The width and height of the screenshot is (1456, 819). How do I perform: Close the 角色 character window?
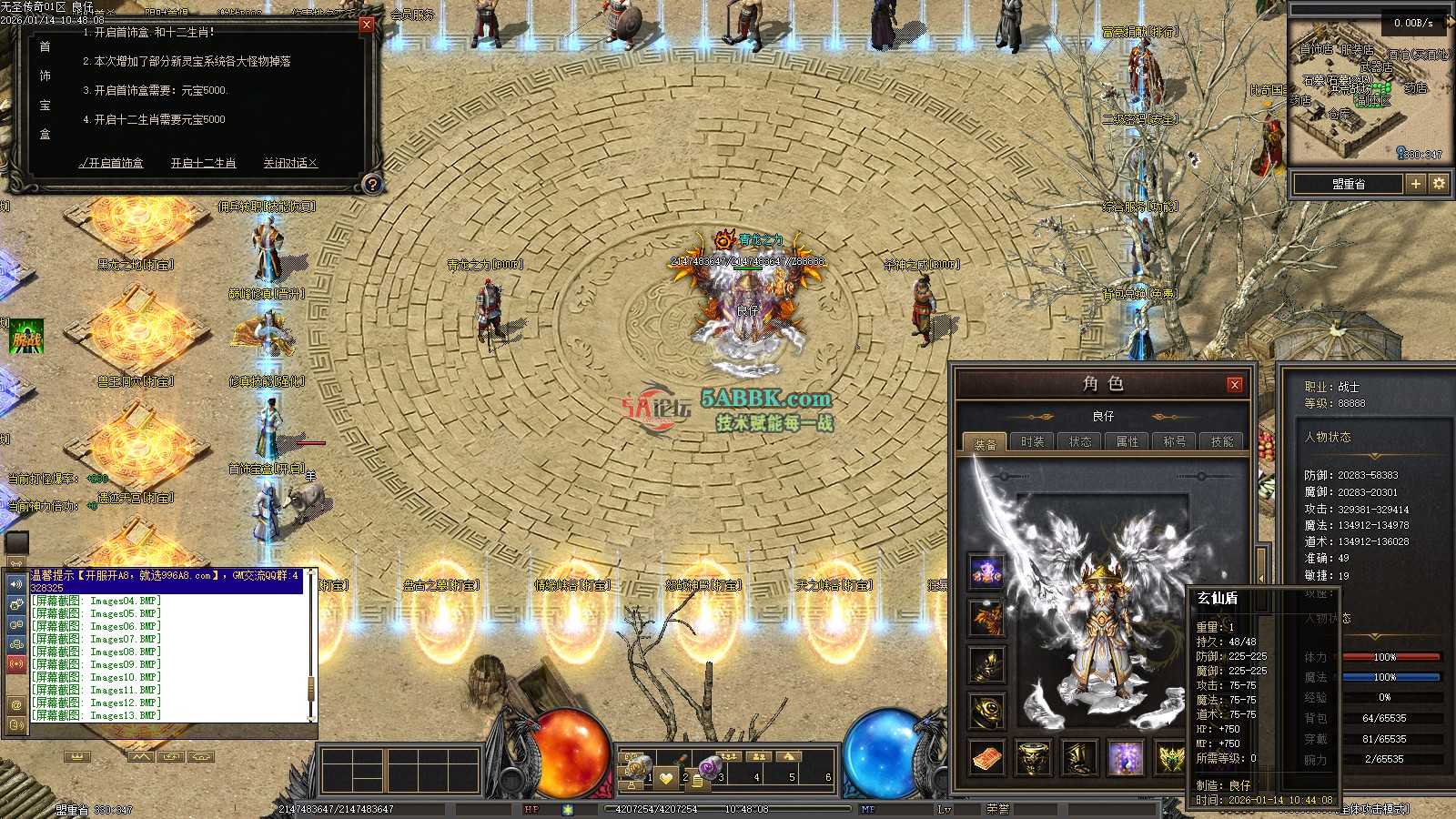[1235, 385]
